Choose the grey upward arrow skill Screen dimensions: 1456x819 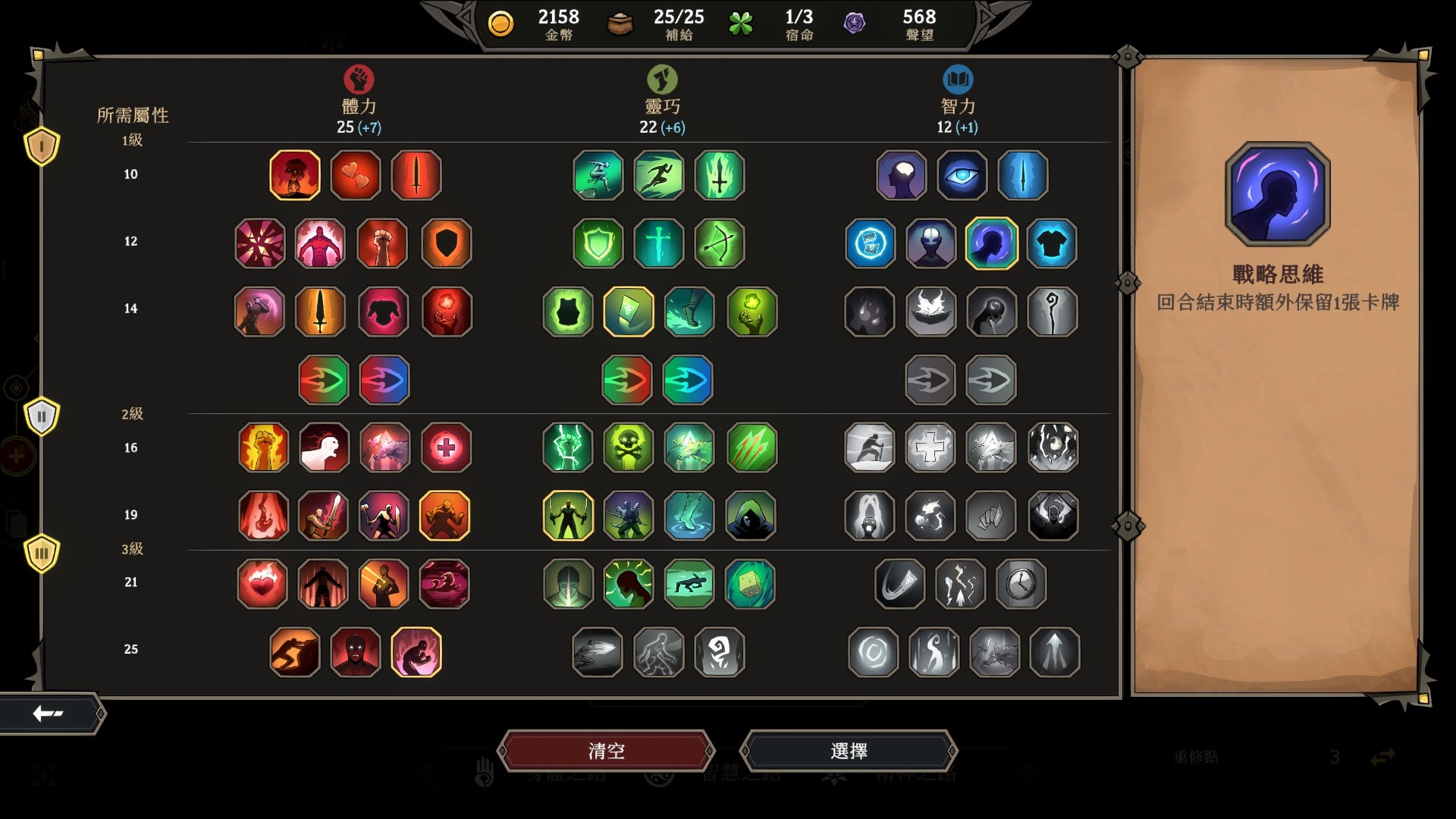coord(1055,651)
